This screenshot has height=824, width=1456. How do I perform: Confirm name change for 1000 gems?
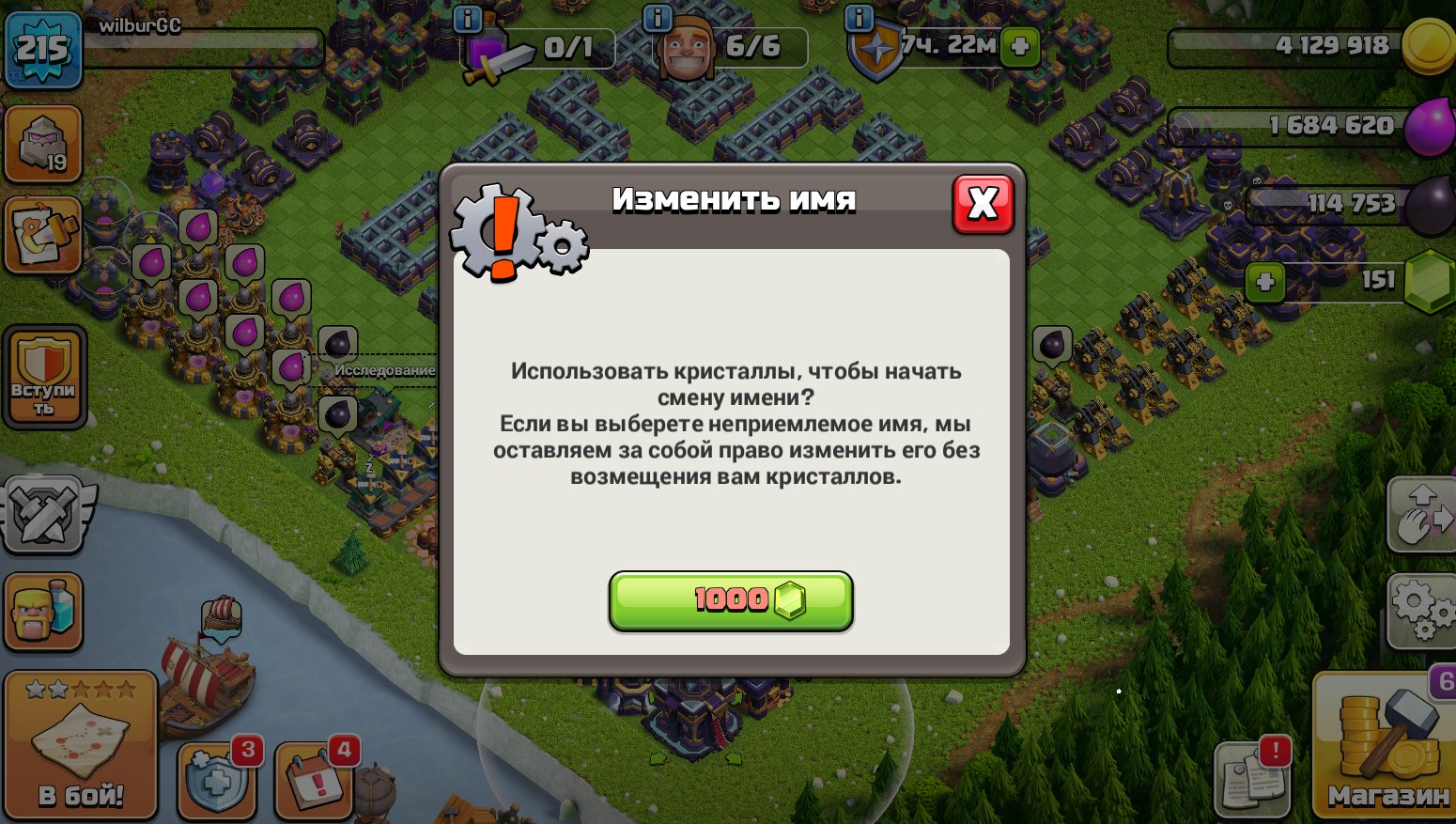pyautogui.click(x=730, y=600)
